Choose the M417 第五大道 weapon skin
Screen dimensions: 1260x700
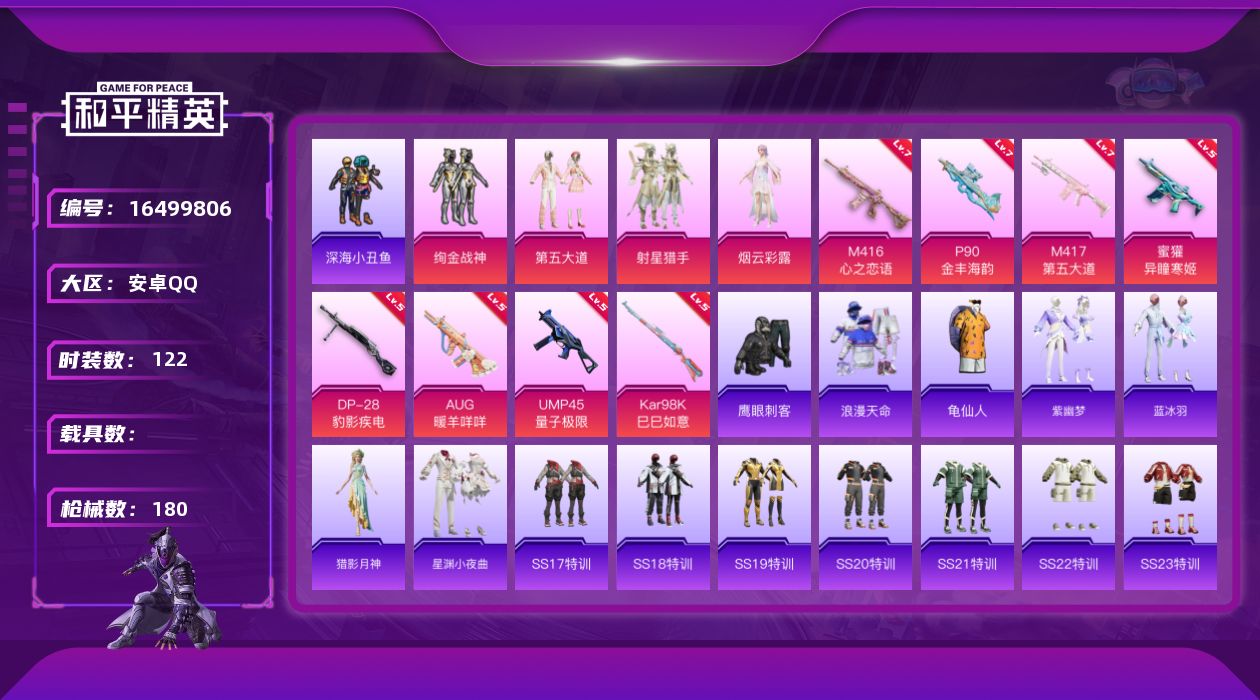(x=1068, y=211)
